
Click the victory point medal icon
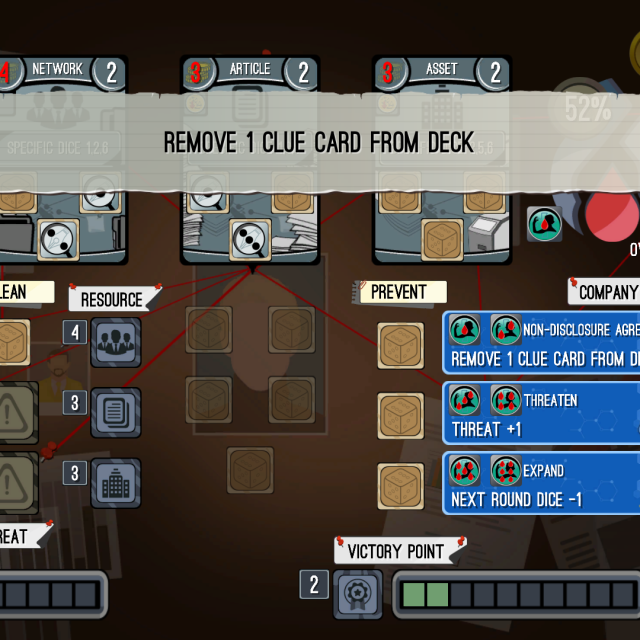358,594
